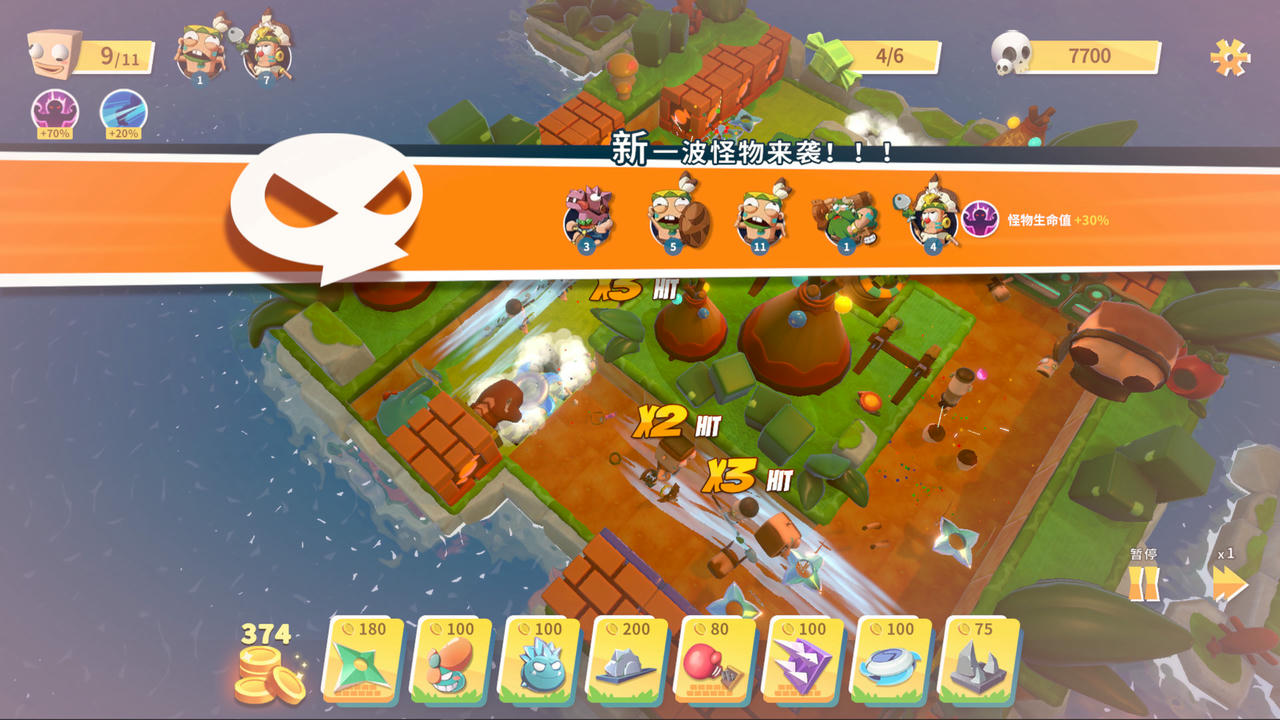The height and width of the screenshot is (720, 1280).
Task: Click the purple monster health +30% icon
Action: [x=980, y=219]
